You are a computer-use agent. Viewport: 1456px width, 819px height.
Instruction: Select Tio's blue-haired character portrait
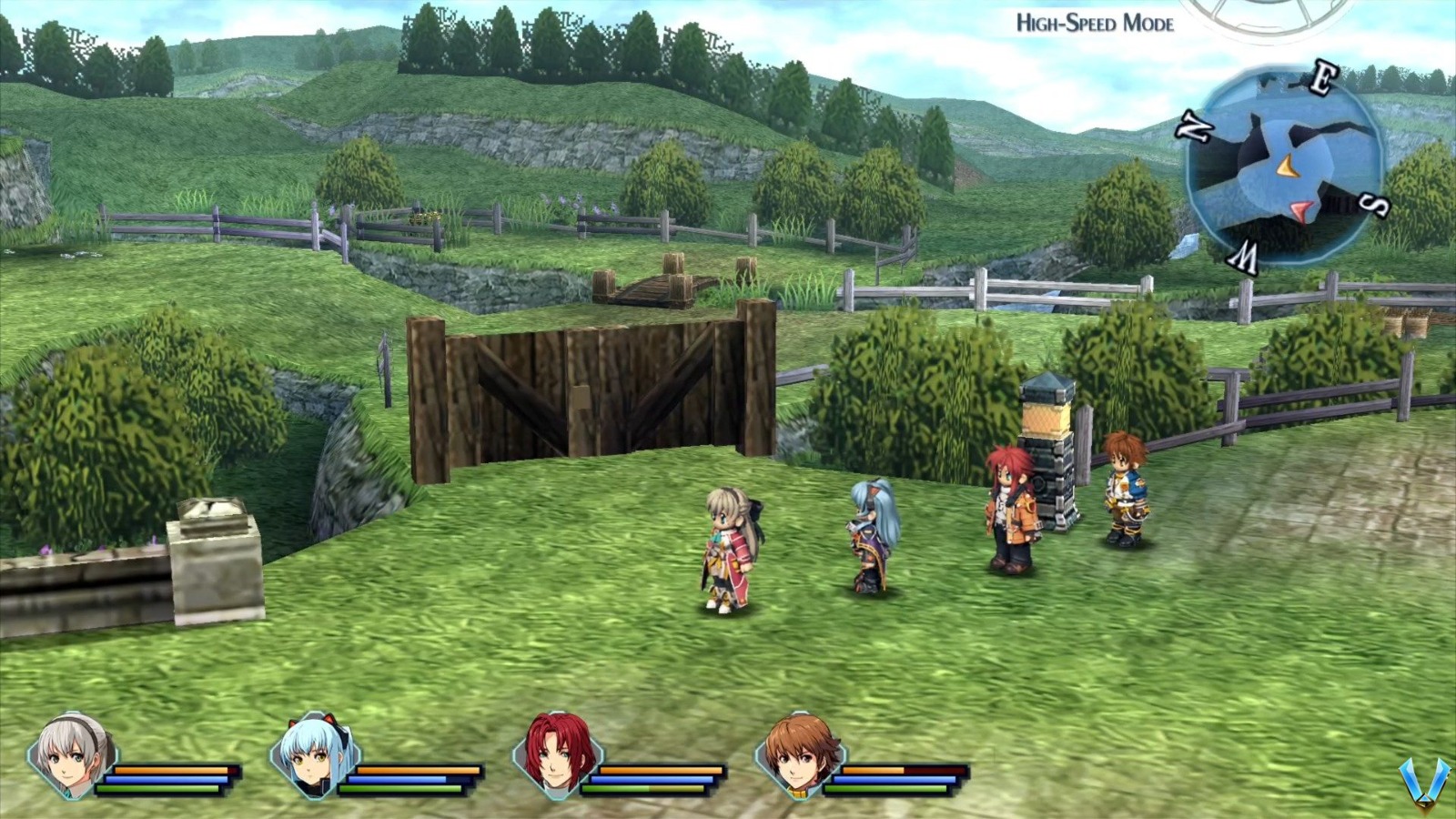(x=314, y=760)
